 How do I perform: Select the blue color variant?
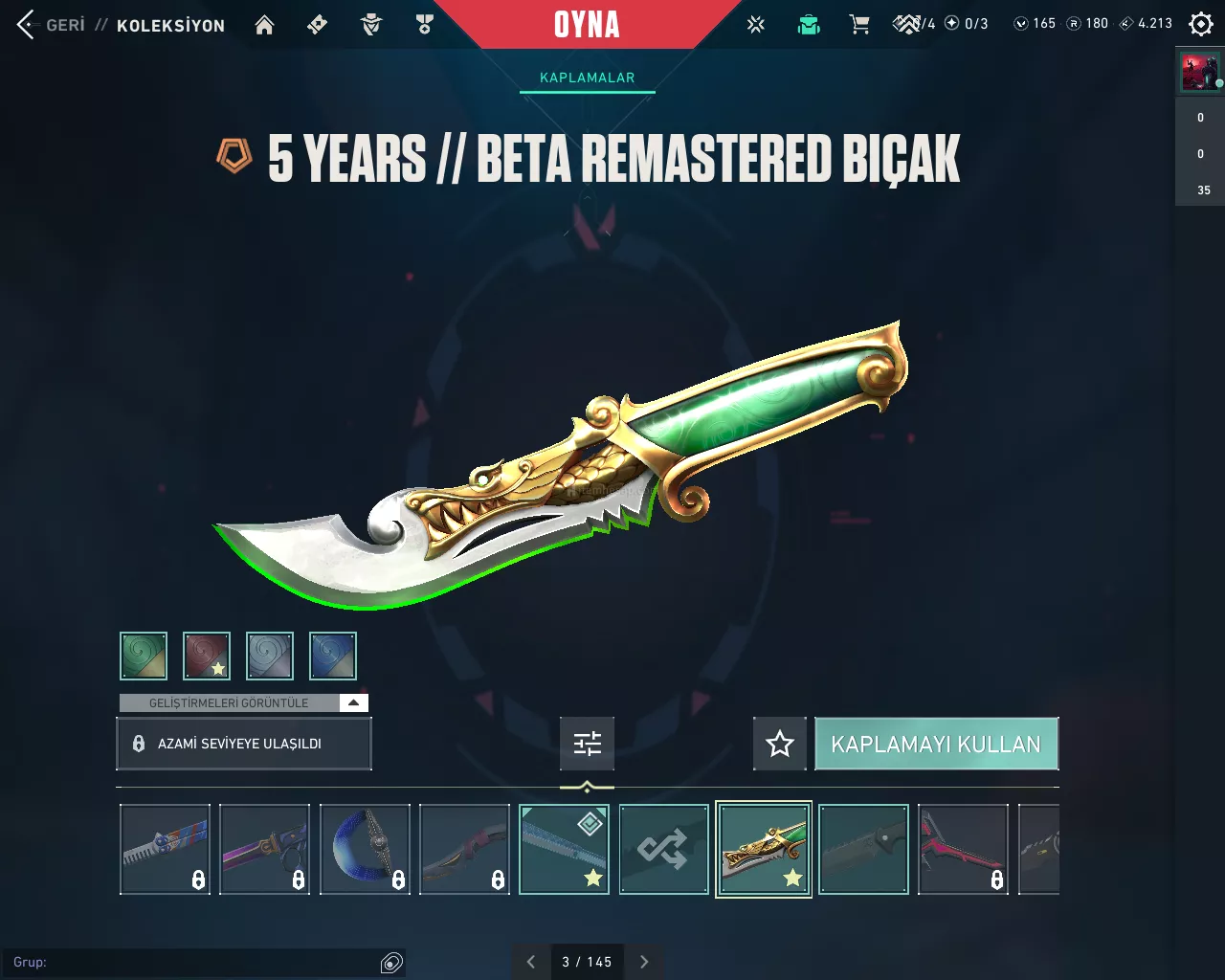tap(333, 656)
